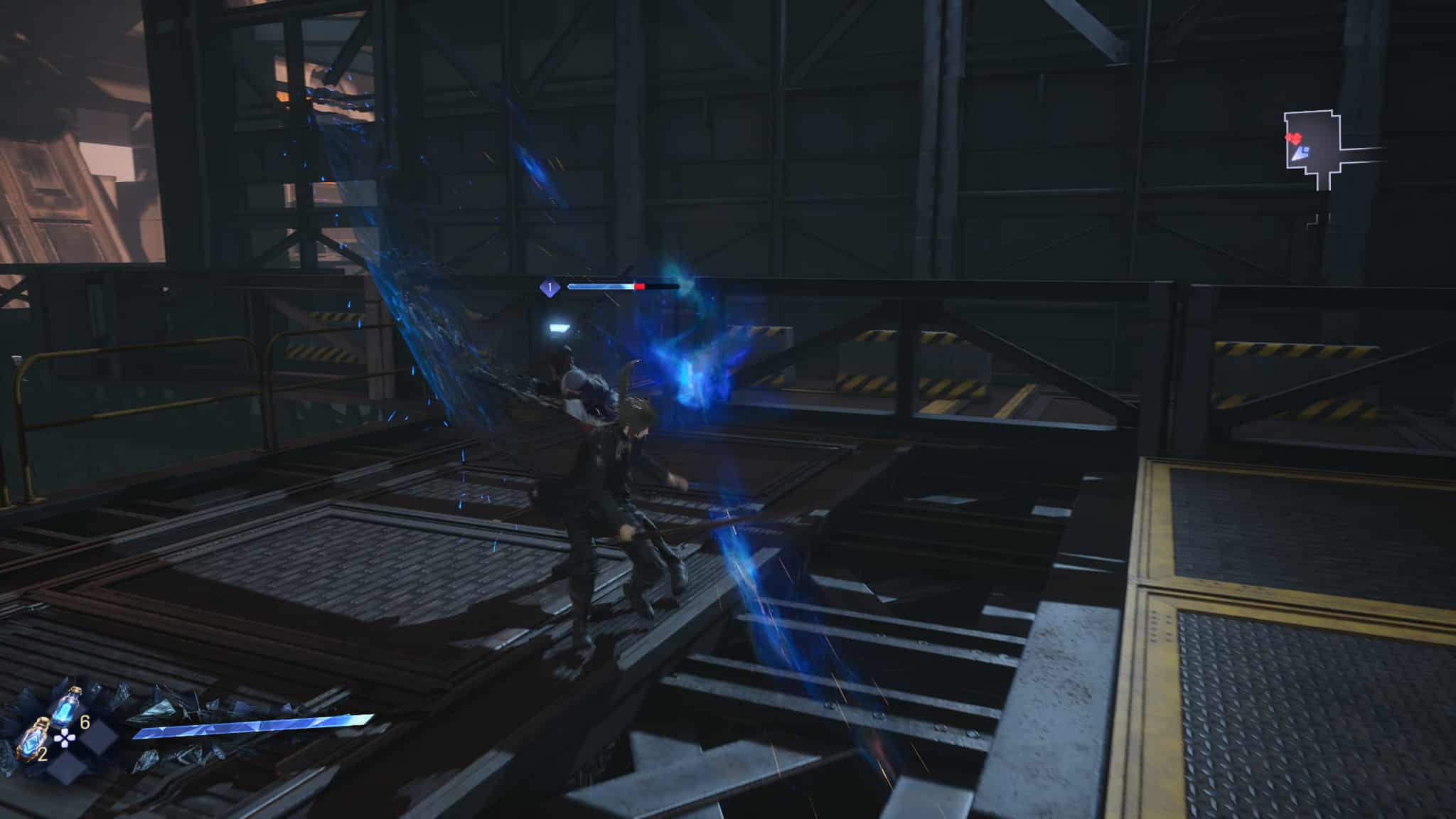The height and width of the screenshot is (819, 1456).
Task: Select the enemy level 1 diamond marker
Action: coord(549,287)
